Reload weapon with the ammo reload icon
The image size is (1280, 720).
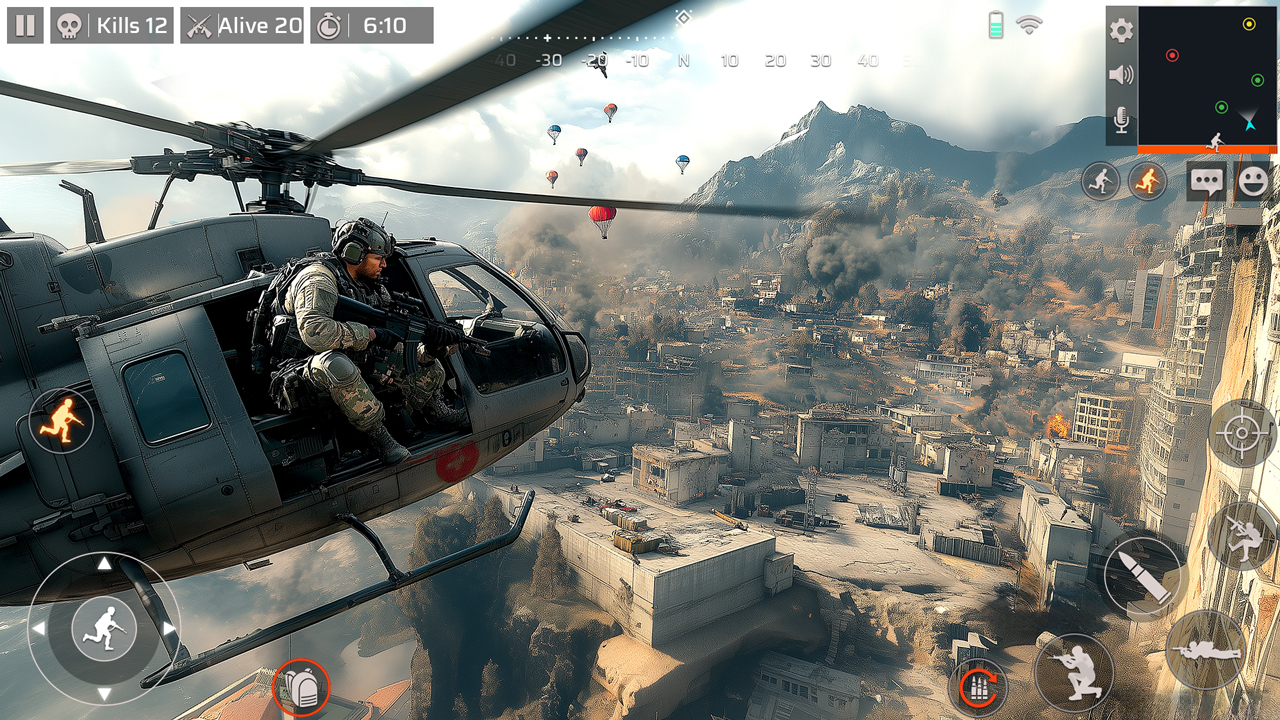coord(977,687)
